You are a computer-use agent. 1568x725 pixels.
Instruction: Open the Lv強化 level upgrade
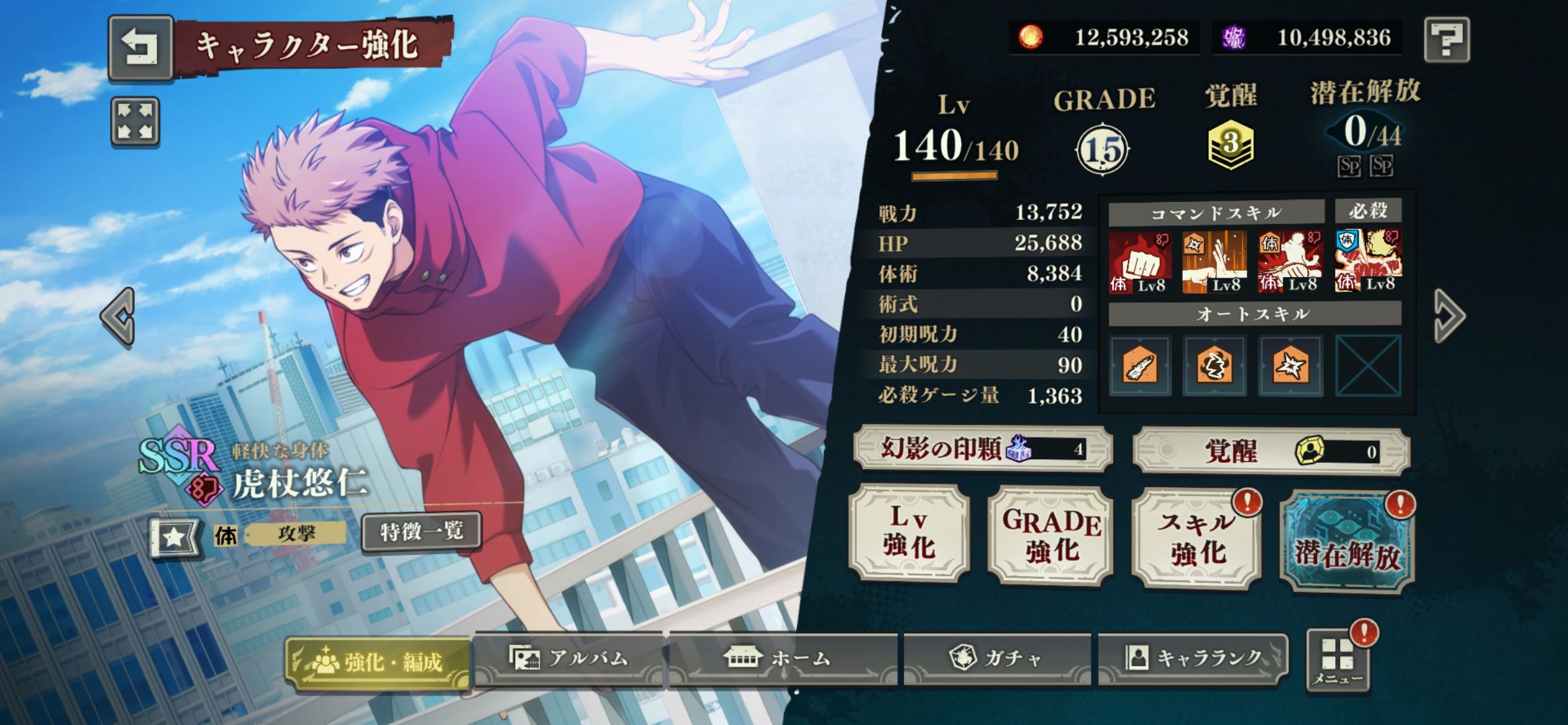[909, 534]
